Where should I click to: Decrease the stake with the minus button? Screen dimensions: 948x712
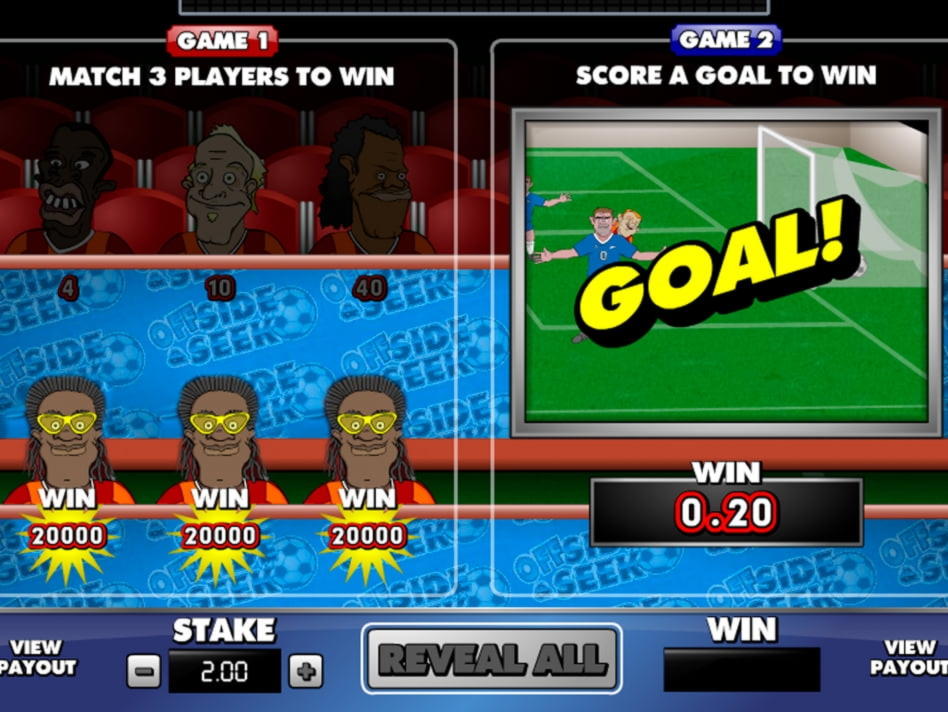point(143,670)
